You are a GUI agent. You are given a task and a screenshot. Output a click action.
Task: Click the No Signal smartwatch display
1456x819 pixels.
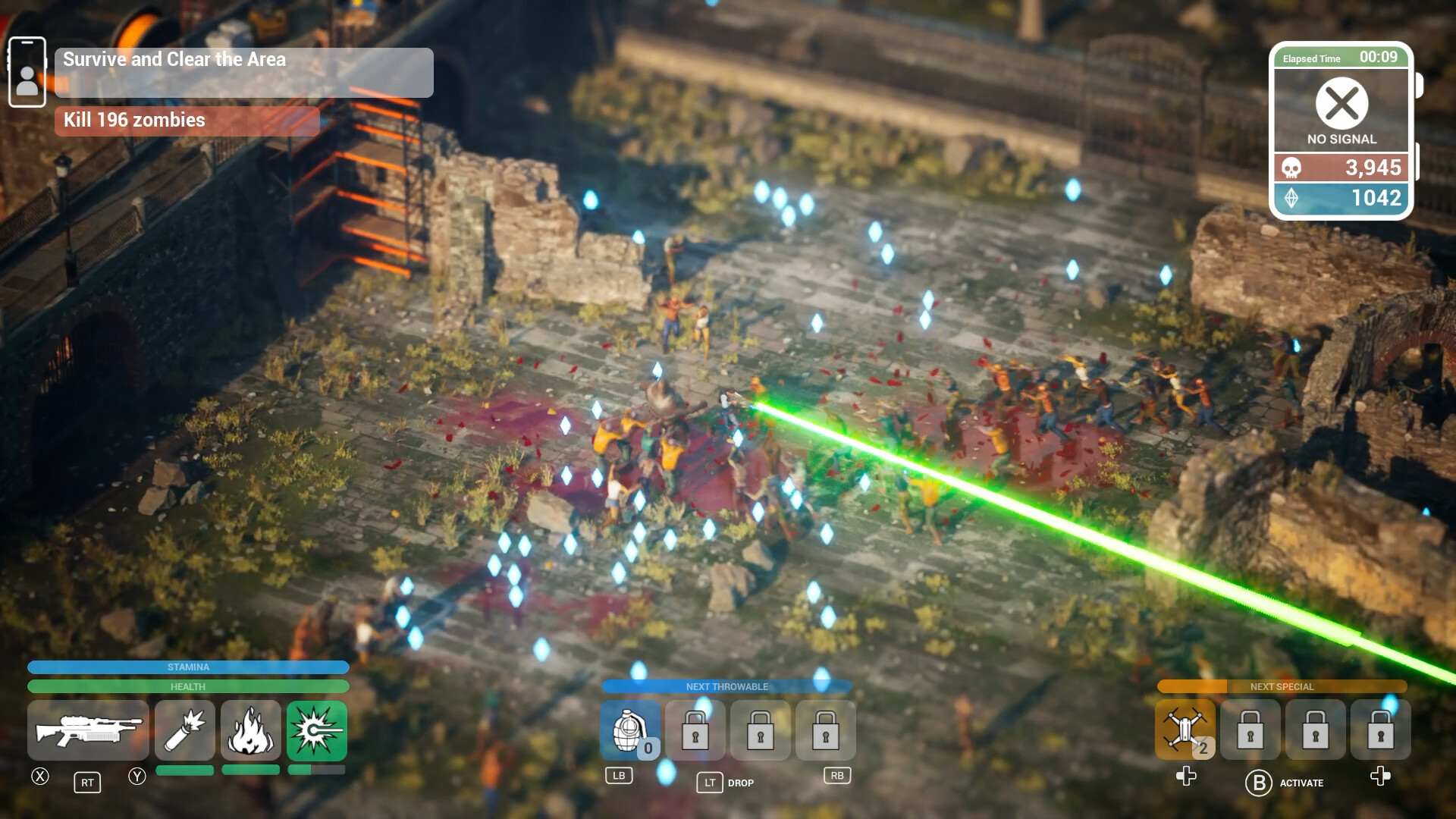tap(1341, 111)
